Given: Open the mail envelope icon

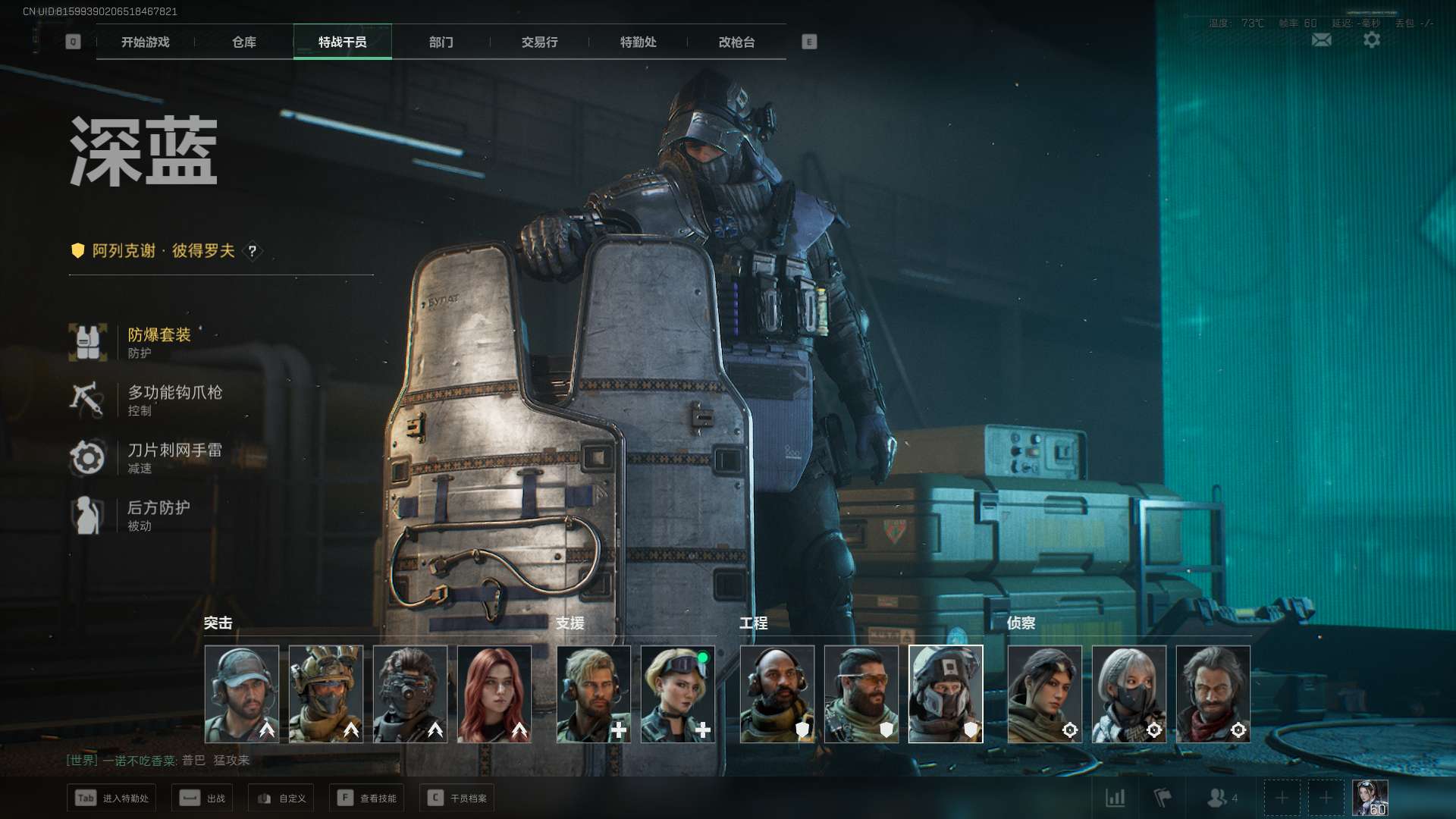Looking at the screenshot, I should [x=1322, y=40].
